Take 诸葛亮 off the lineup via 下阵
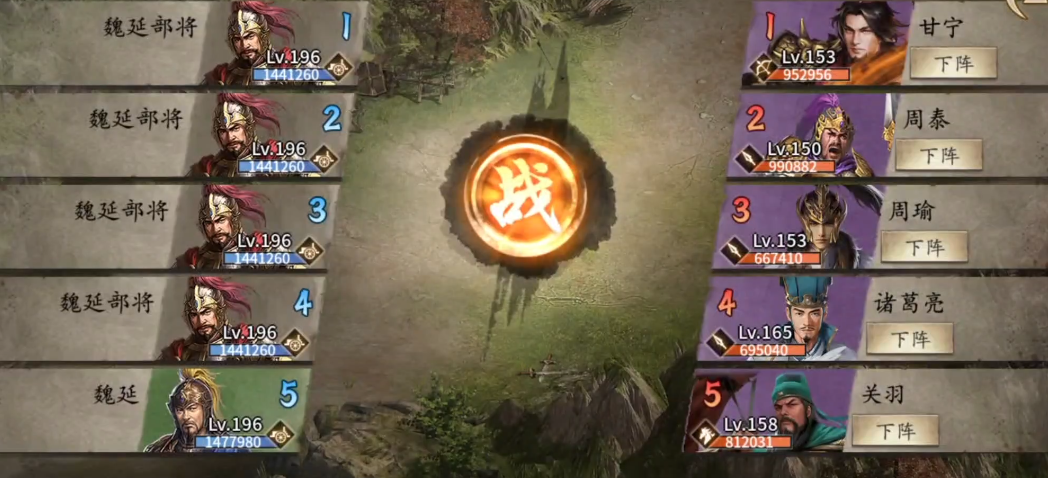 click(909, 338)
